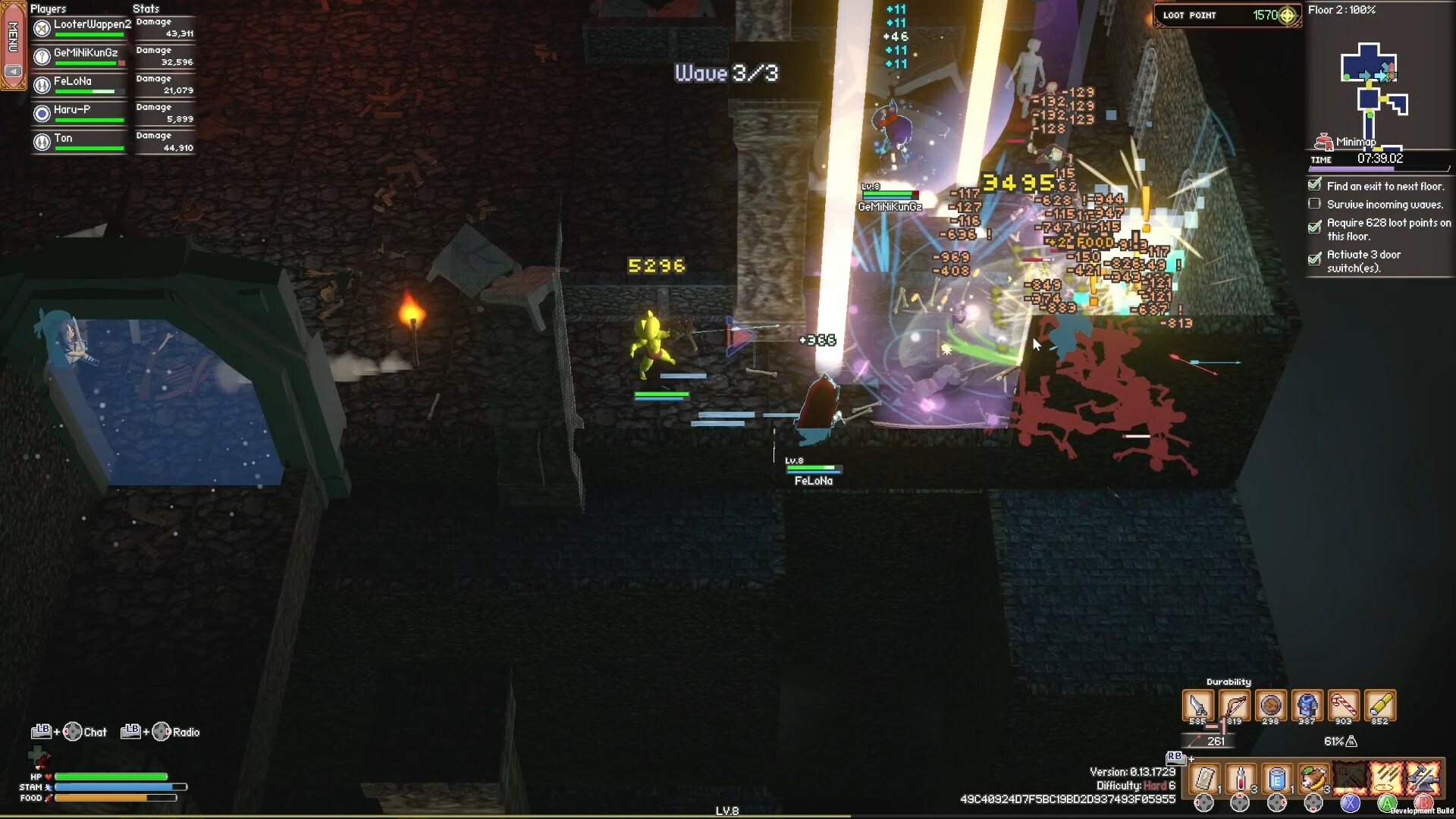Toggle the Activate 3 door switches objective

point(1314,260)
